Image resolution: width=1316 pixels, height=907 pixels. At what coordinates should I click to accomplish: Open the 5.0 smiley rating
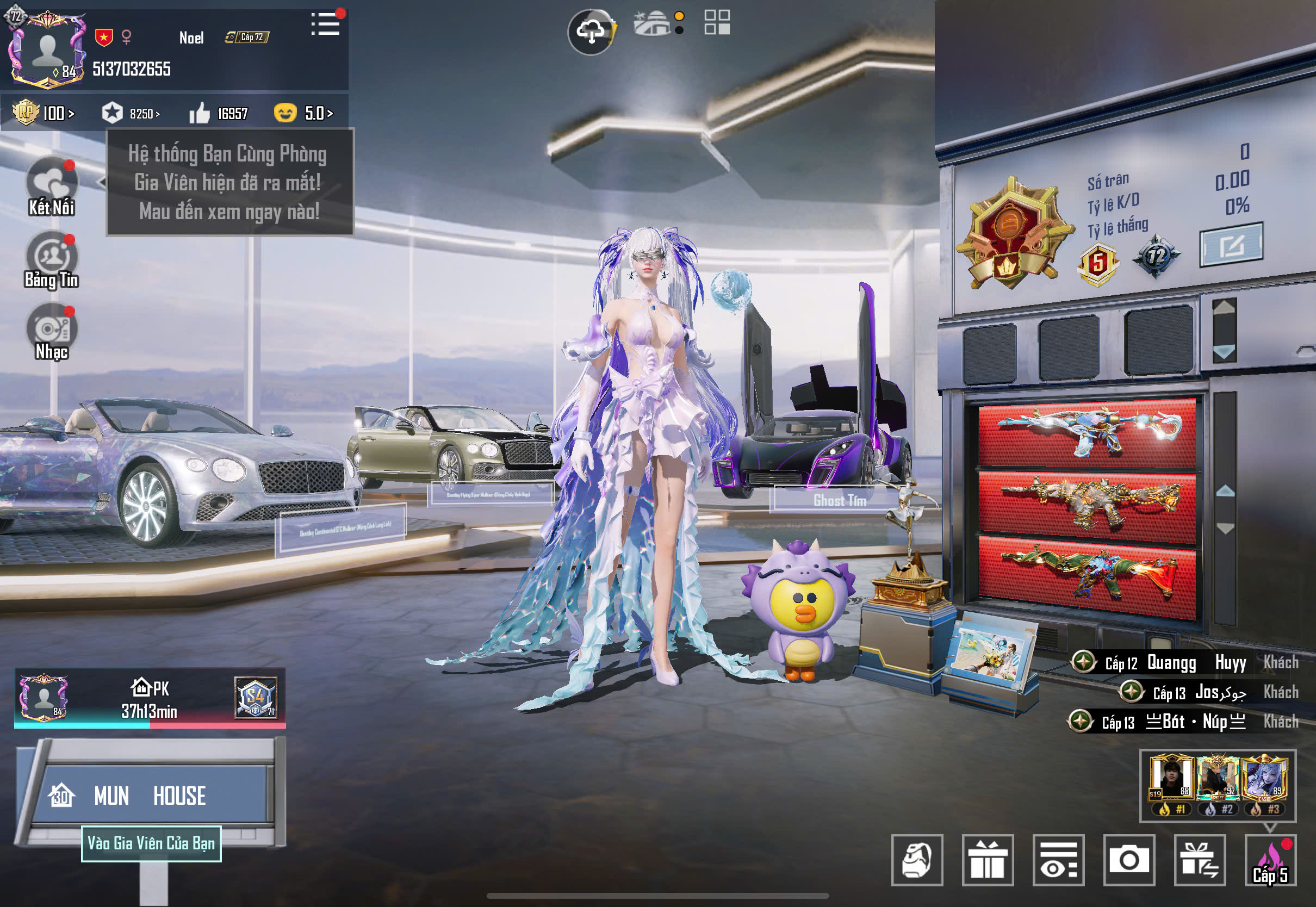(x=303, y=113)
